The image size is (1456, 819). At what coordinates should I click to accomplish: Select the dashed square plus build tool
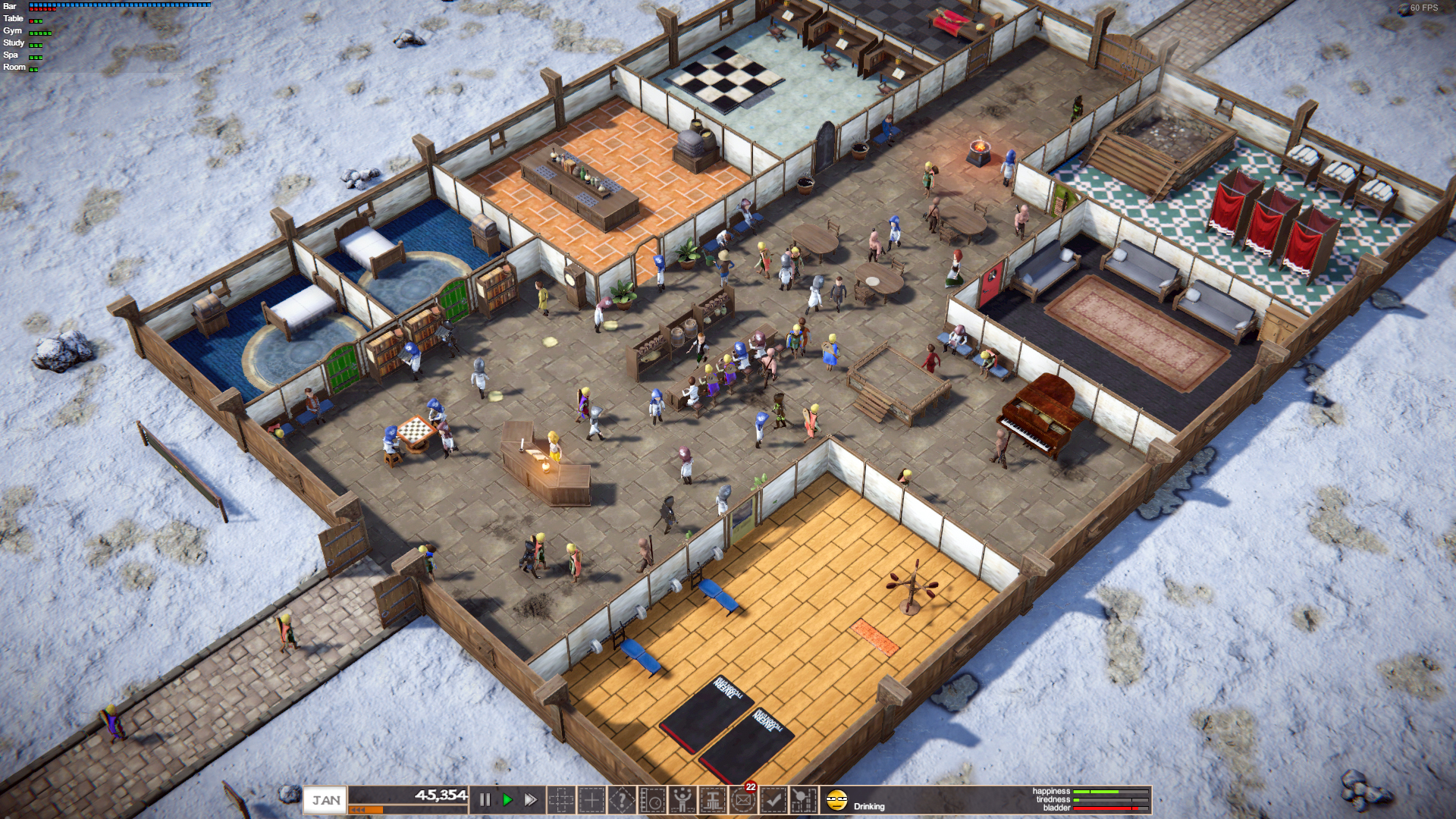pos(591,800)
